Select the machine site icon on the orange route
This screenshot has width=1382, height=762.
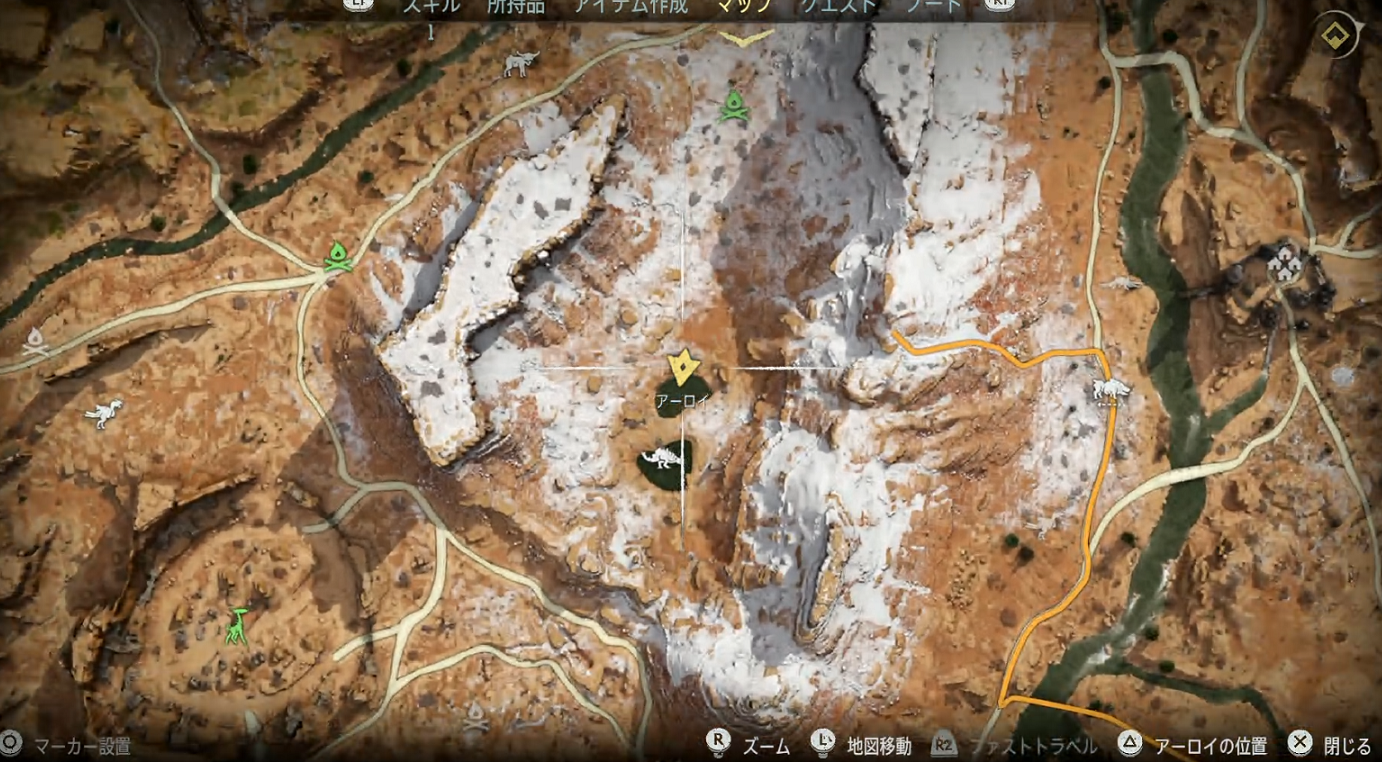1110,389
